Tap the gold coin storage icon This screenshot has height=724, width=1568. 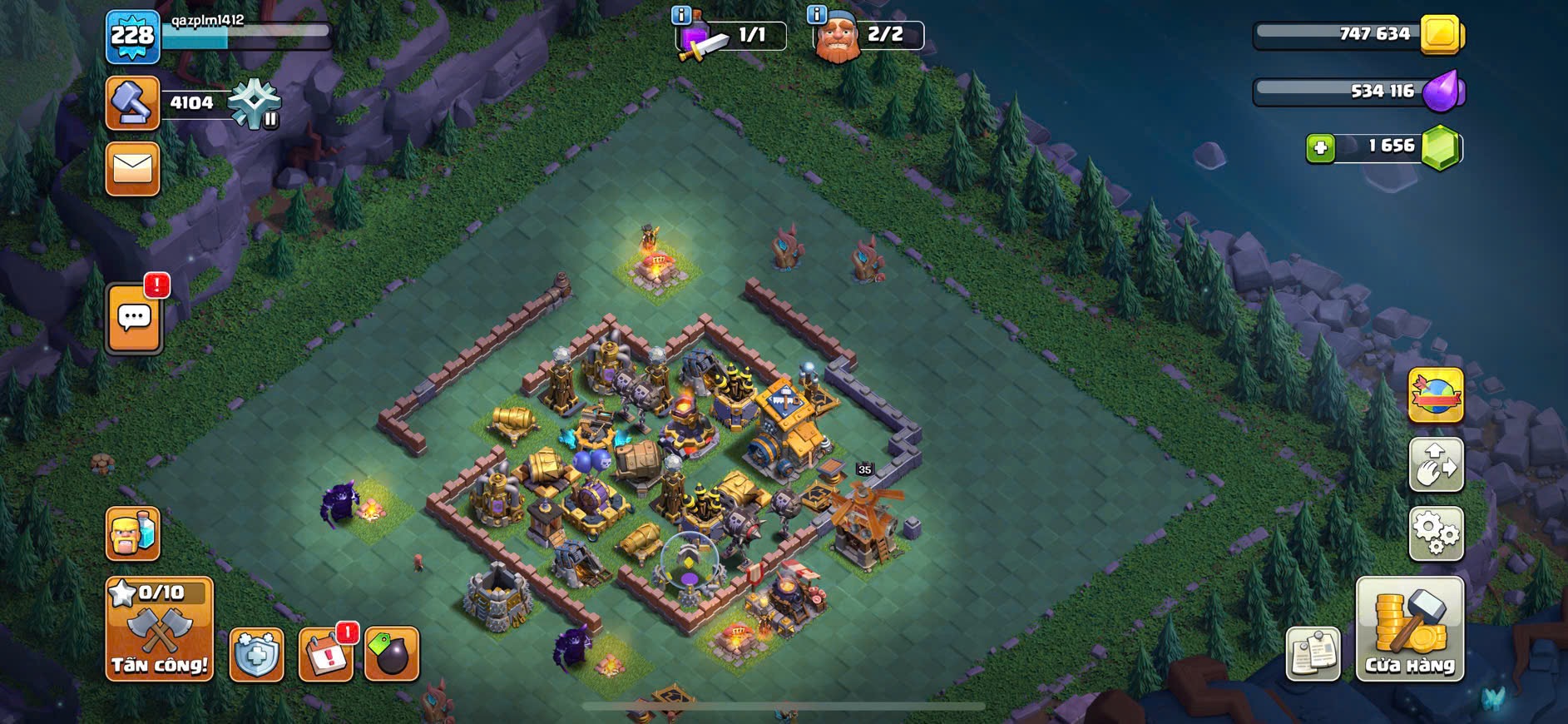click(x=1442, y=35)
